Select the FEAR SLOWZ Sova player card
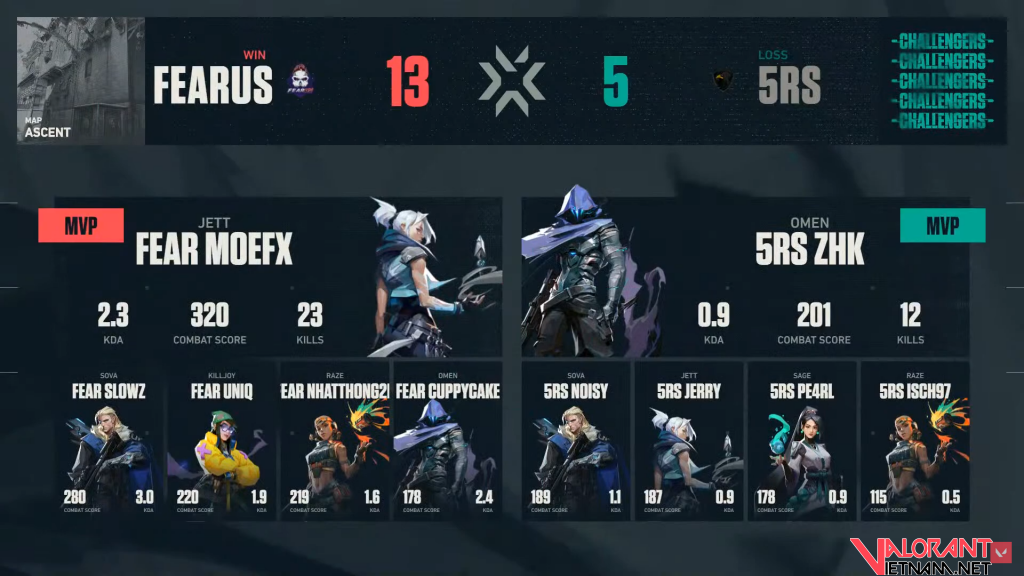This screenshot has height=576, width=1024. pyautogui.click(x=108, y=441)
